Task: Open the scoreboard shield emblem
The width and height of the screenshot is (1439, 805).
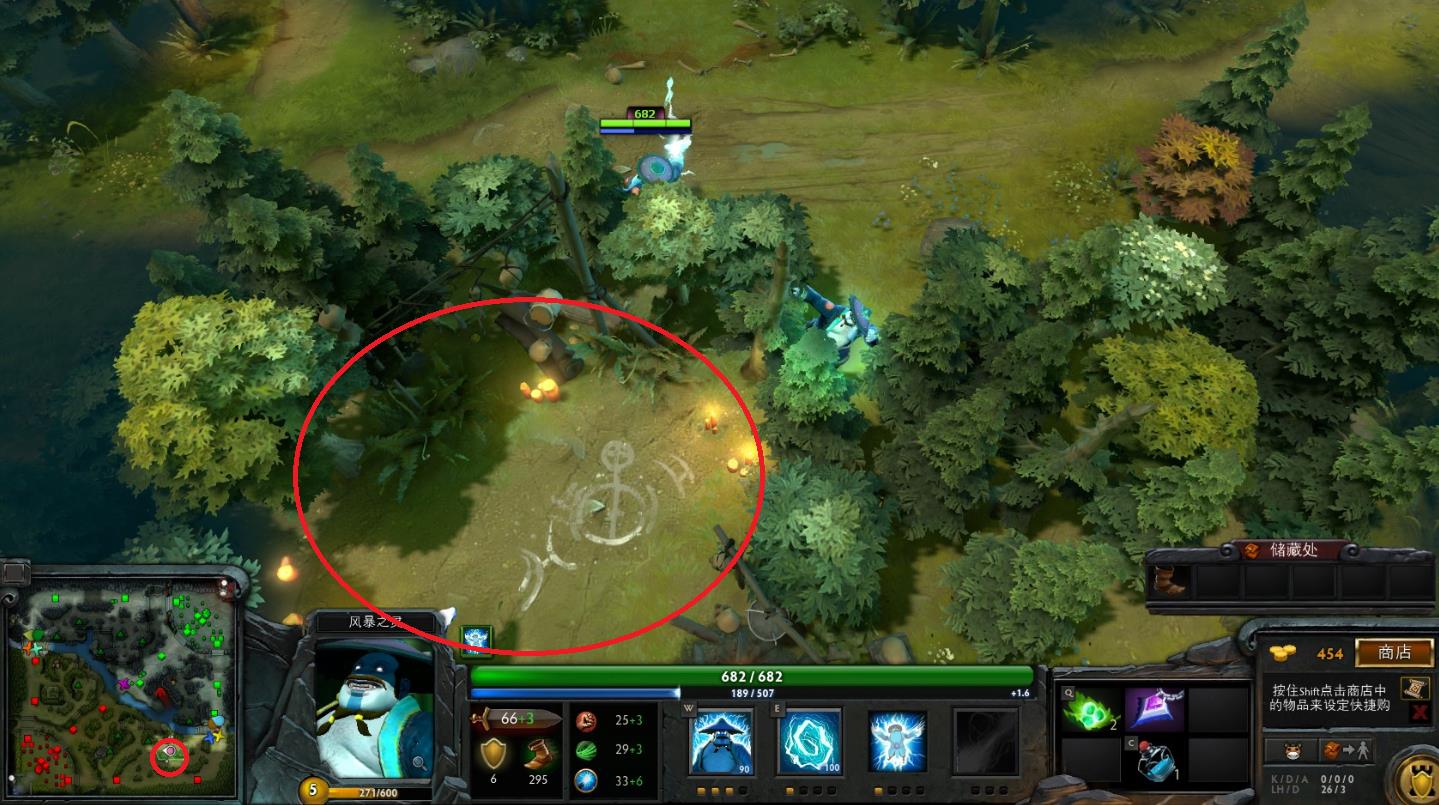Action: [1423, 778]
